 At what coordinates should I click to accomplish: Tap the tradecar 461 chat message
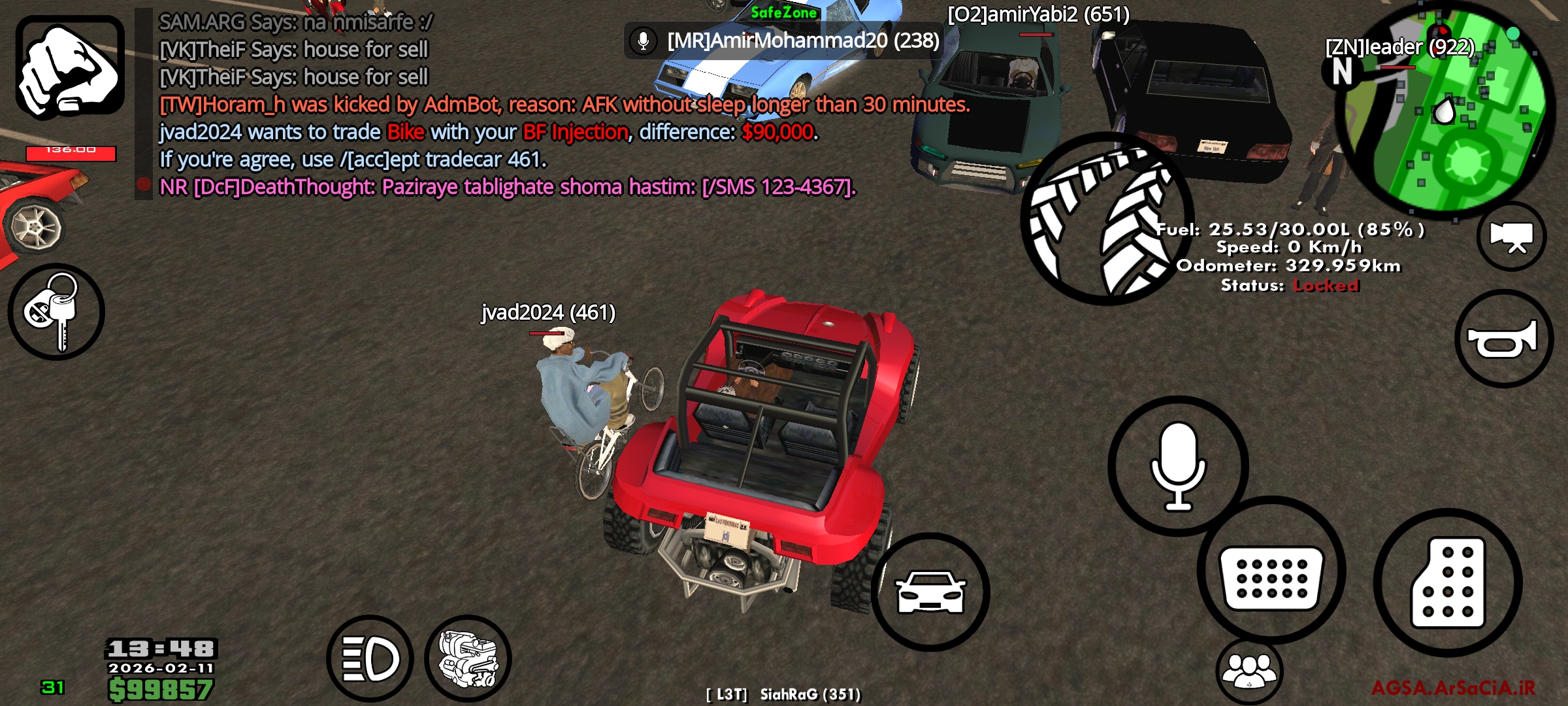[353, 159]
